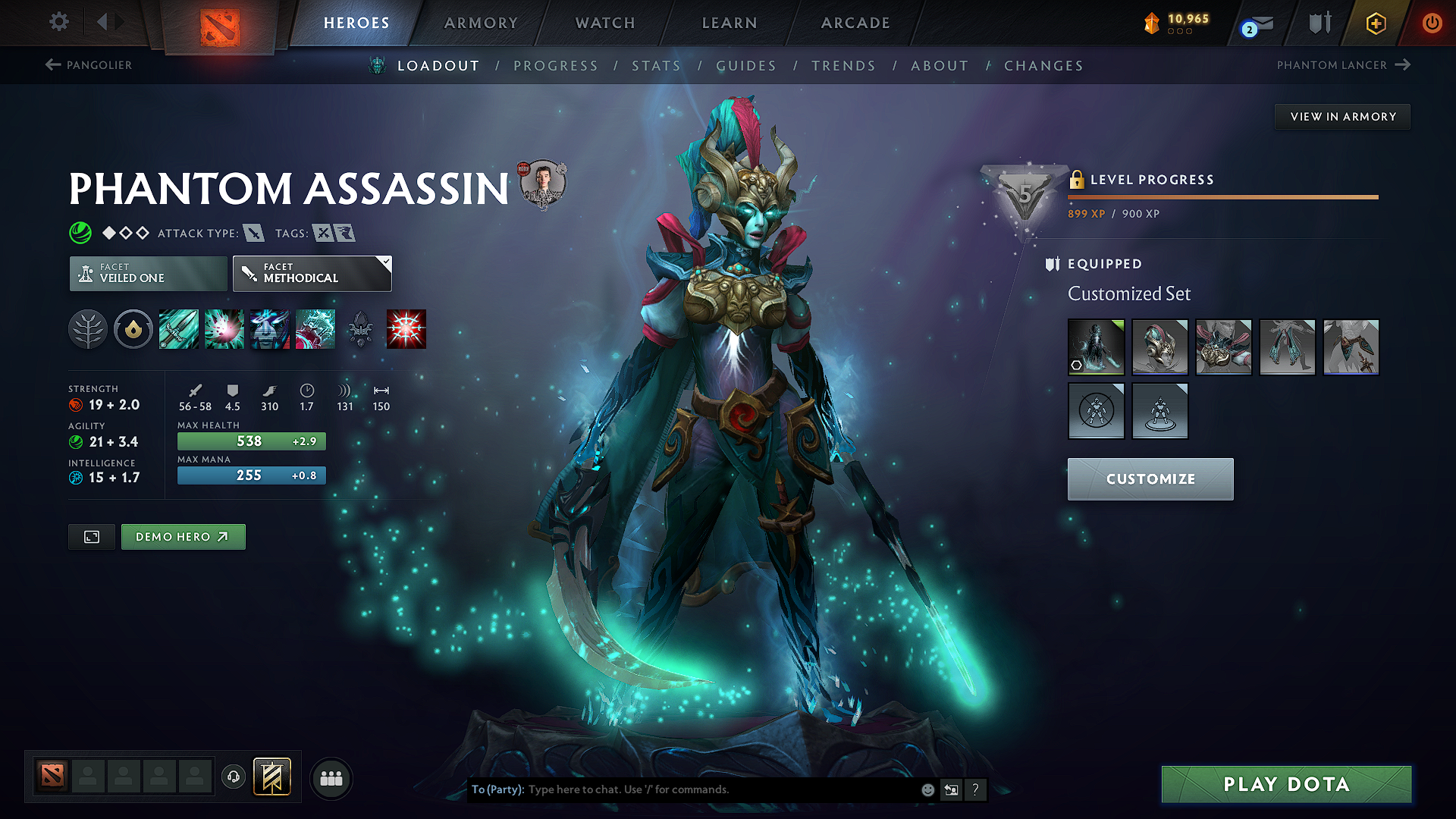Image resolution: width=1456 pixels, height=819 pixels.
Task: Navigate to previous hero Pangolier
Action: tap(89, 65)
